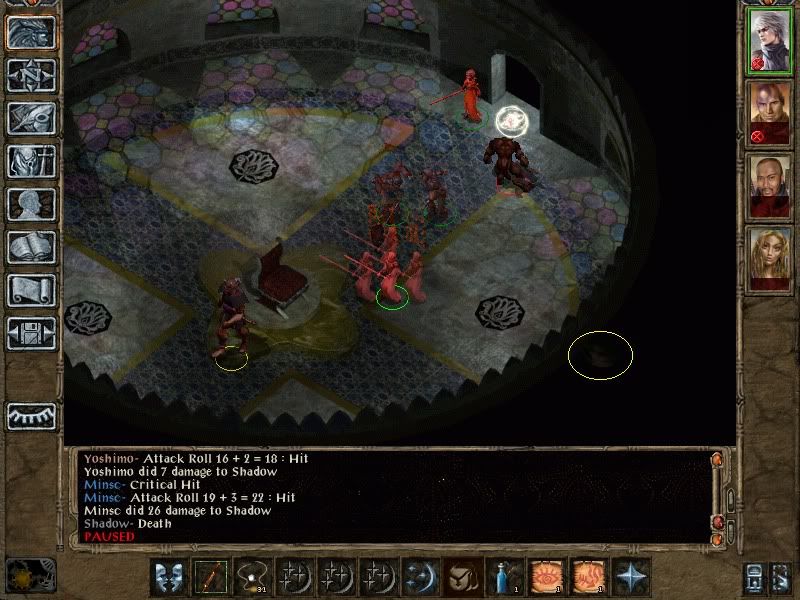Image resolution: width=800 pixels, height=600 pixels.
Task: Select the bald tattooed man's portrait
Action: (769, 113)
